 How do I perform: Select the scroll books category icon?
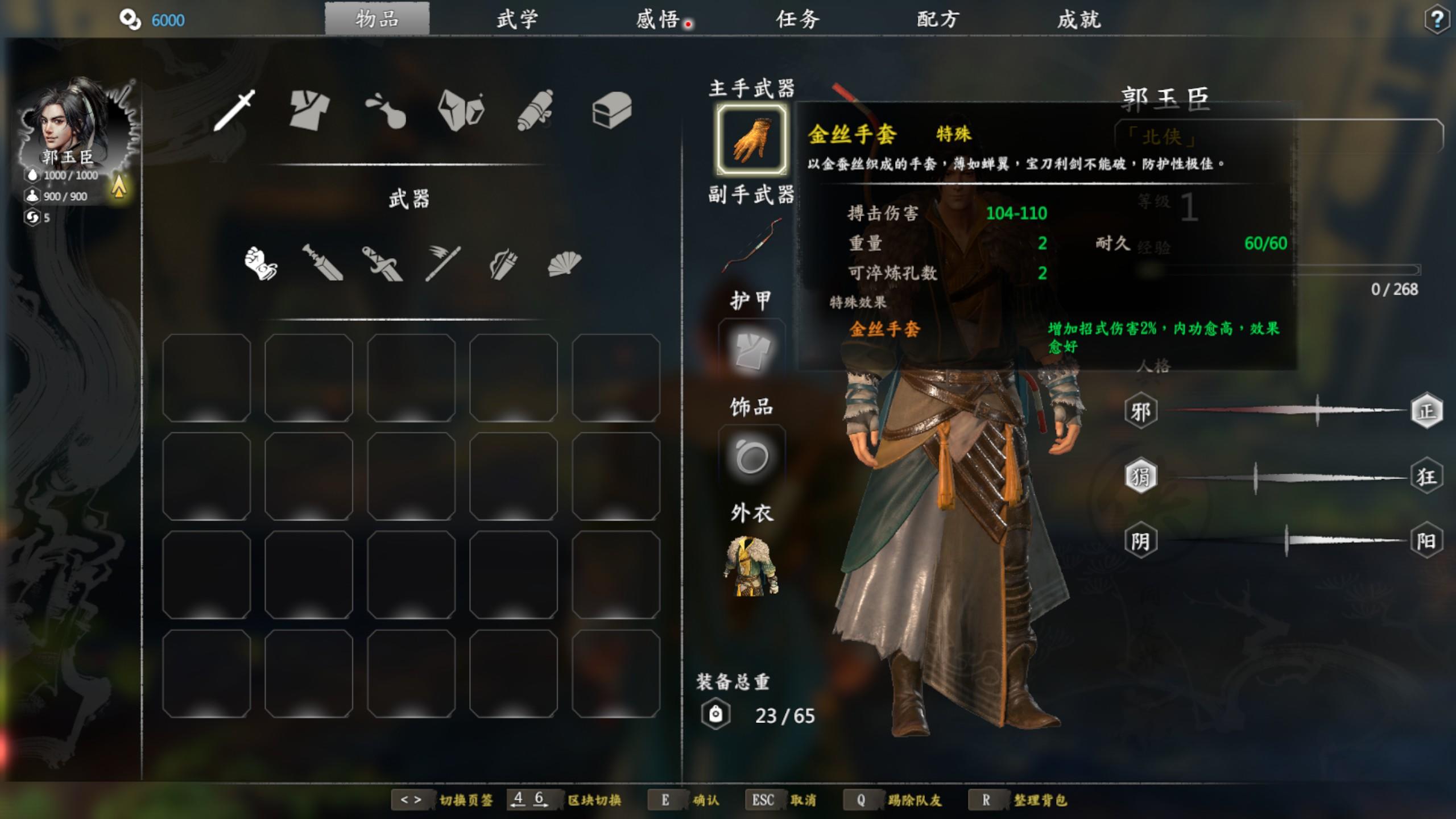coord(536,110)
